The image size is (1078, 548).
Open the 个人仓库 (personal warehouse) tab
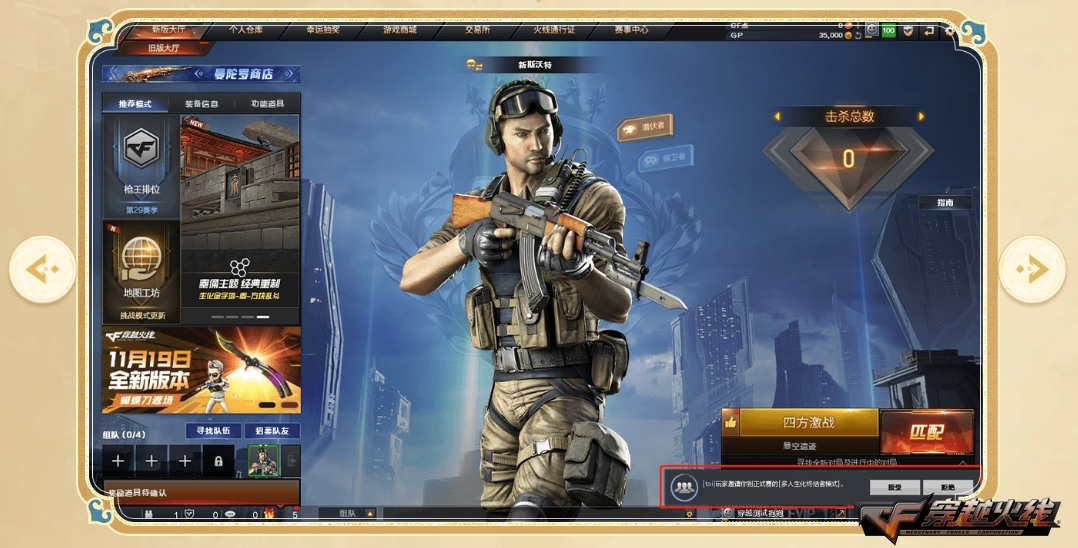(246, 30)
